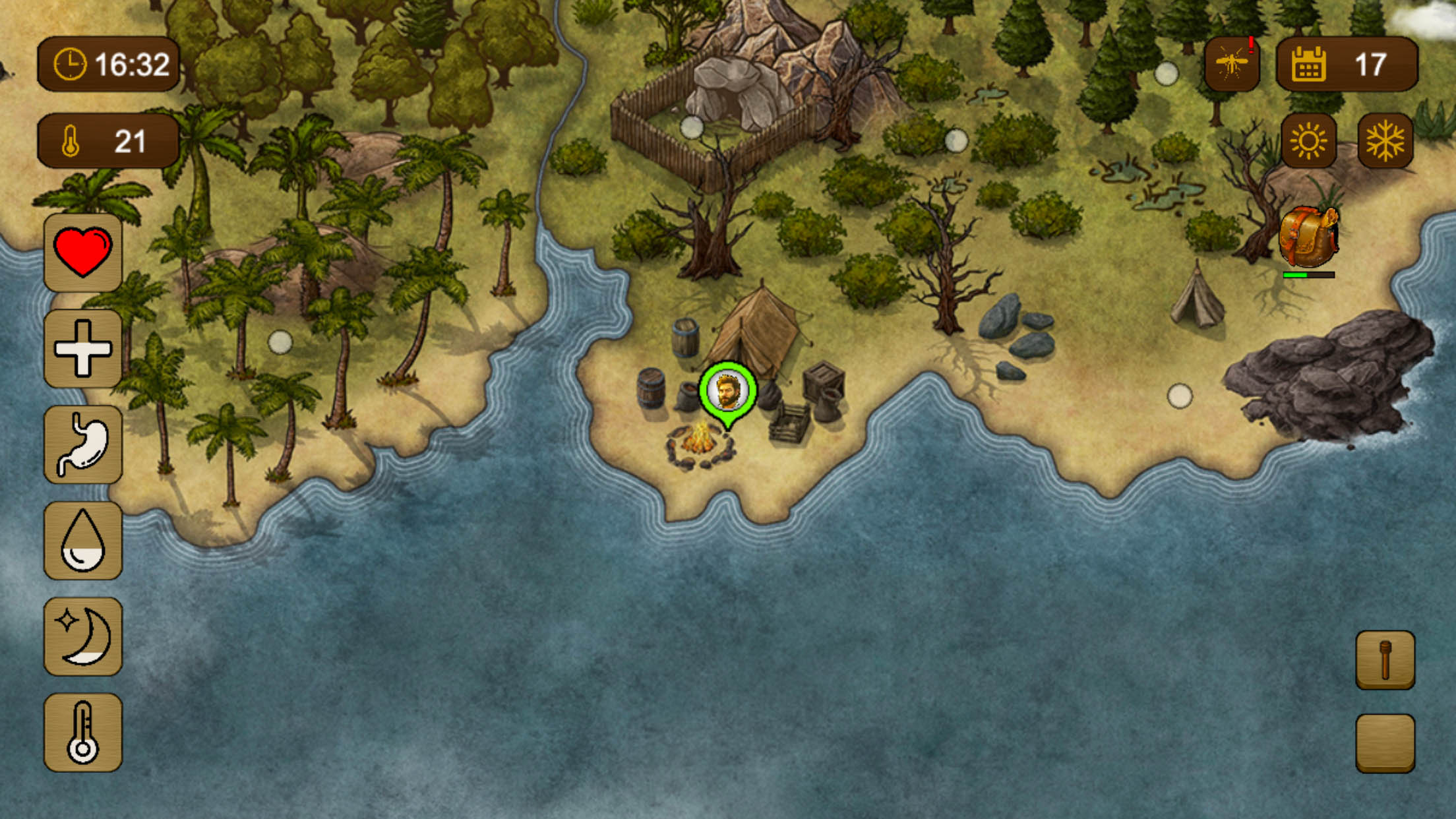Open the orange backpack inventory
The image size is (1456, 819).
coord(1308,237)
